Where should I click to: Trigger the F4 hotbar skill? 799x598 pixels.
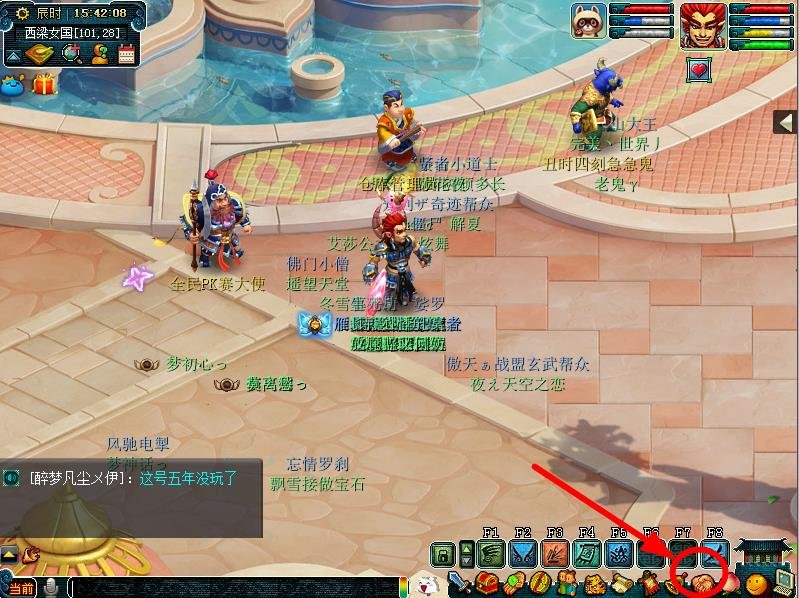pos(587,553)
